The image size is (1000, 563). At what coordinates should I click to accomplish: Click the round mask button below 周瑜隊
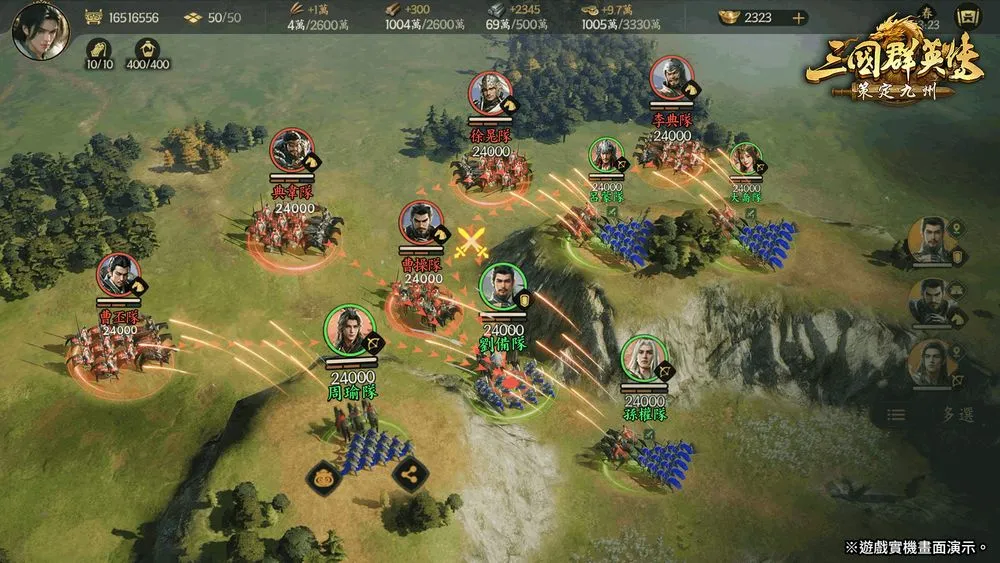click(323, 475)
